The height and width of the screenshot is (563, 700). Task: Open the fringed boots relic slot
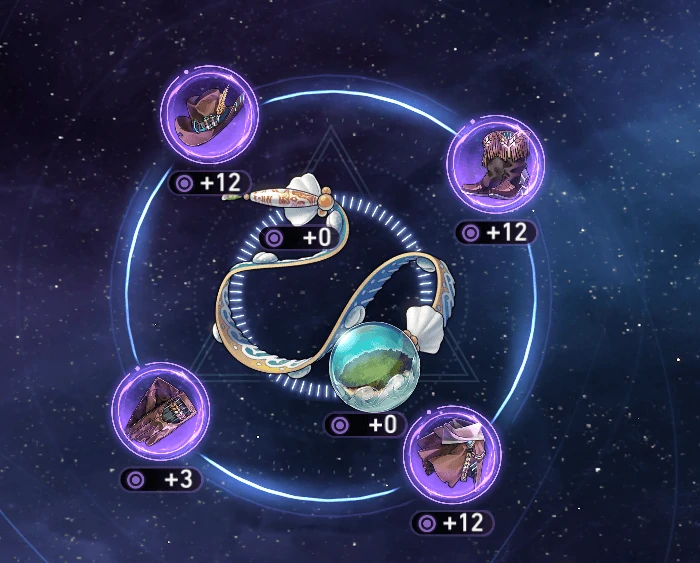494,164
